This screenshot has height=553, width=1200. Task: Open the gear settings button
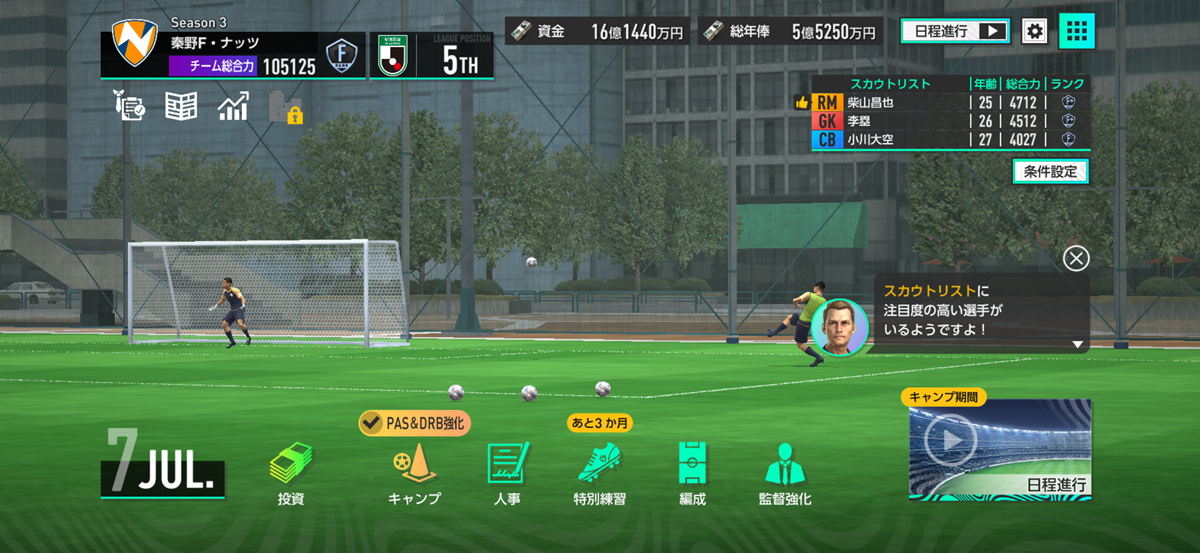click(x=1034, y=31)
